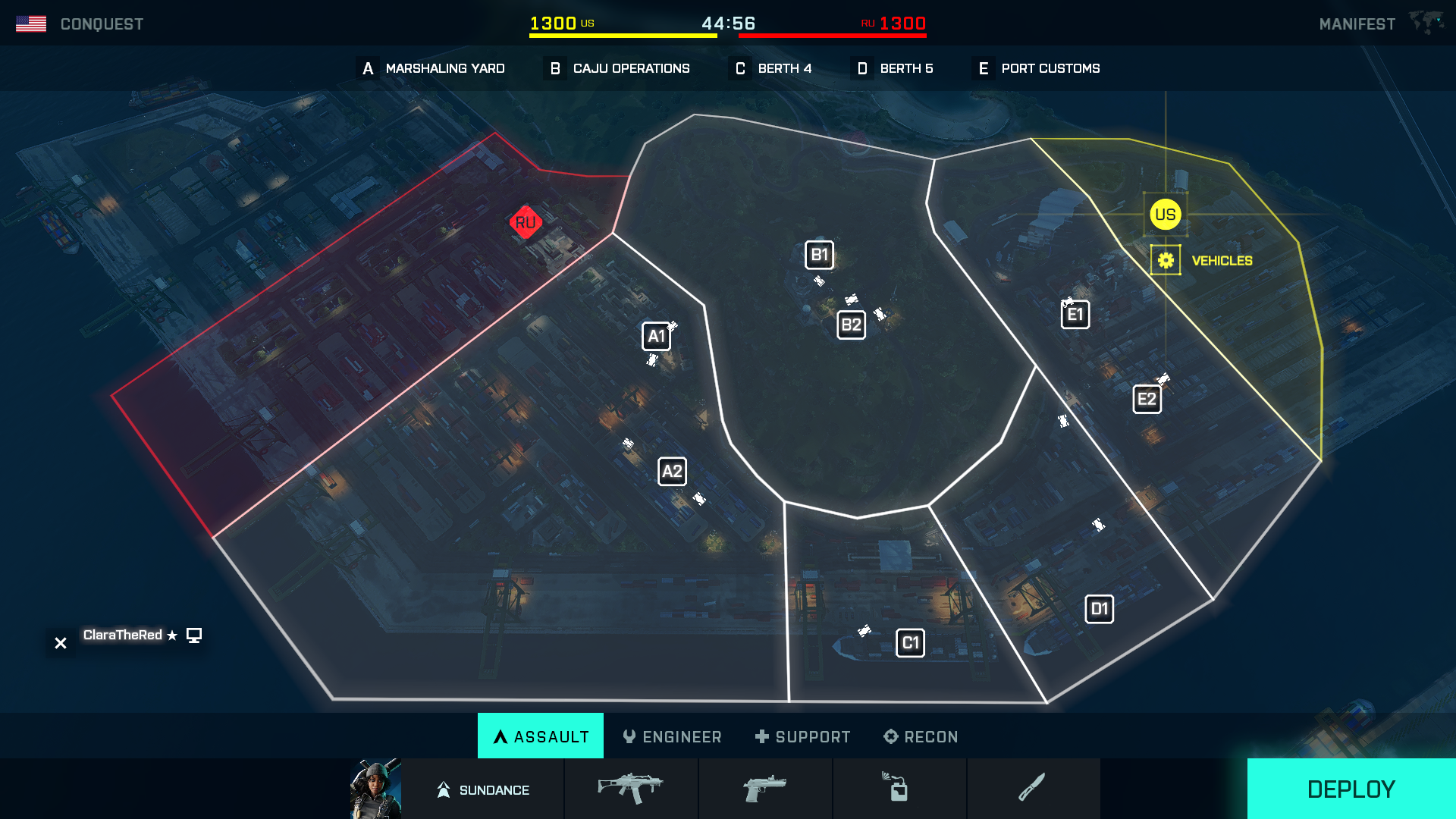This screenshot has height=819, width=1456.
Task: Select capture point B1 on the map
Action: tap(819, 255)
